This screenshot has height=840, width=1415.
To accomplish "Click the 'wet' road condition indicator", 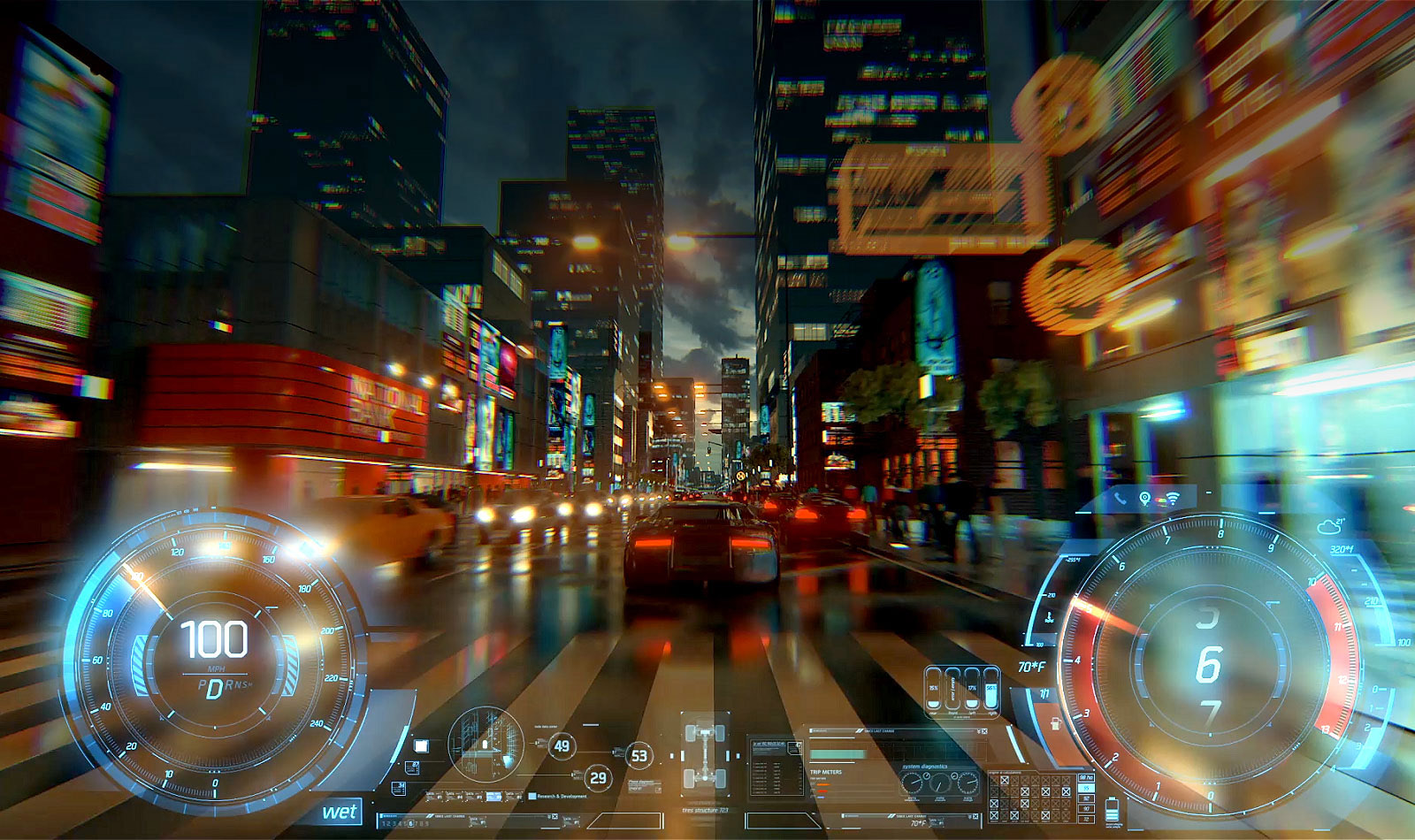I will [340, 810].
